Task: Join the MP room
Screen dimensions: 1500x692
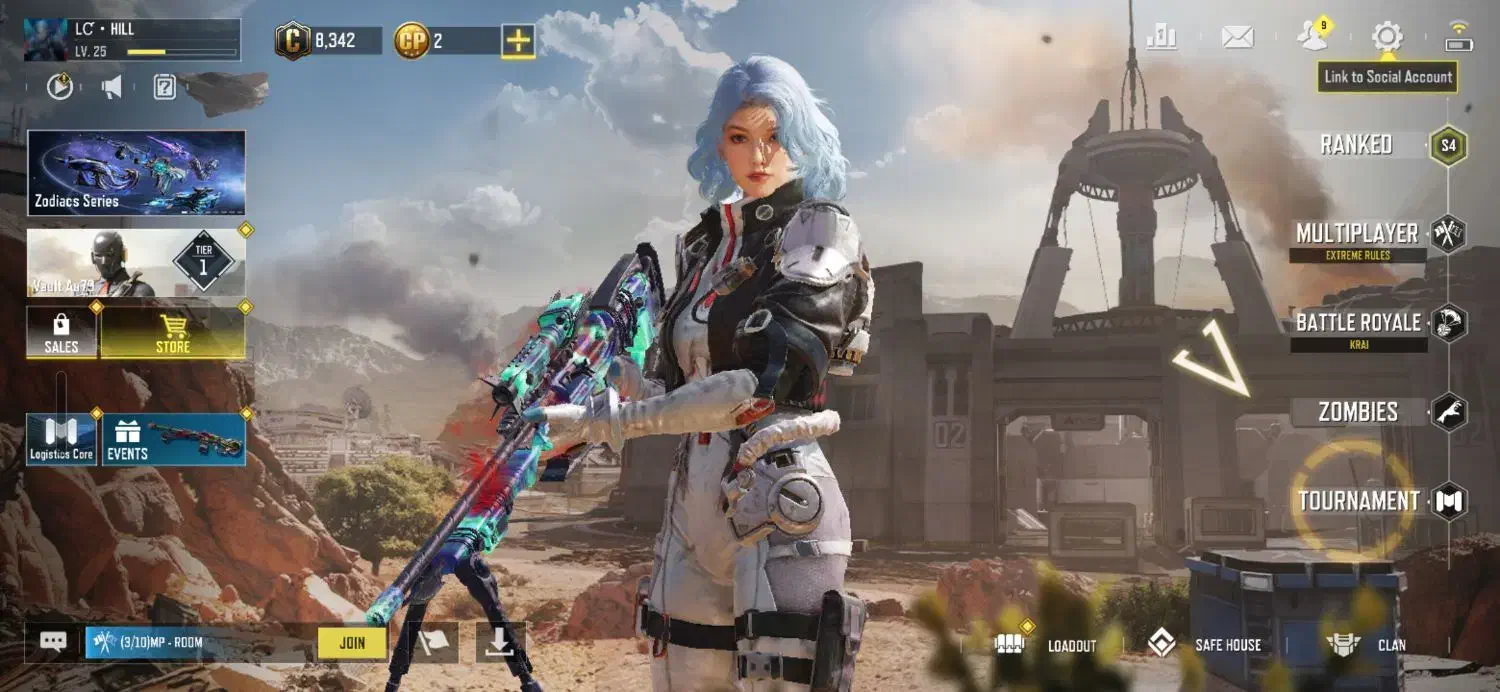Action: point(352,643)
